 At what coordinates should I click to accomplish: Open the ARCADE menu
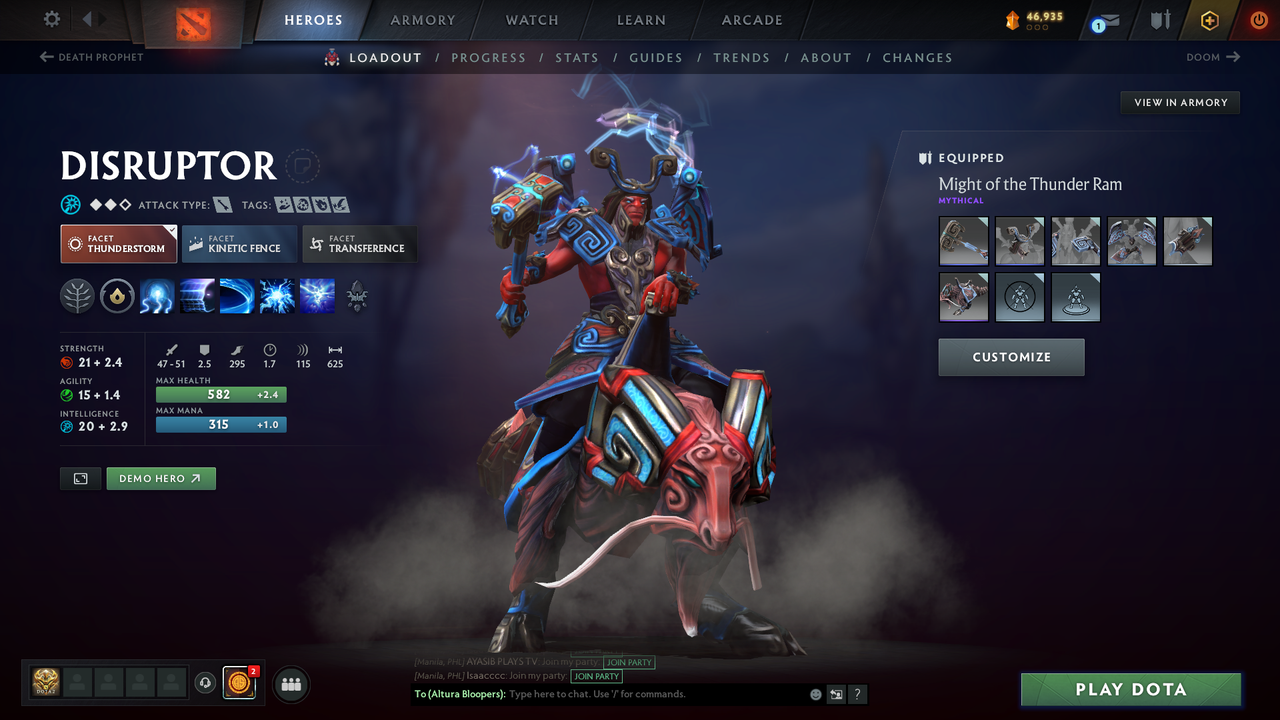(751, 20)
